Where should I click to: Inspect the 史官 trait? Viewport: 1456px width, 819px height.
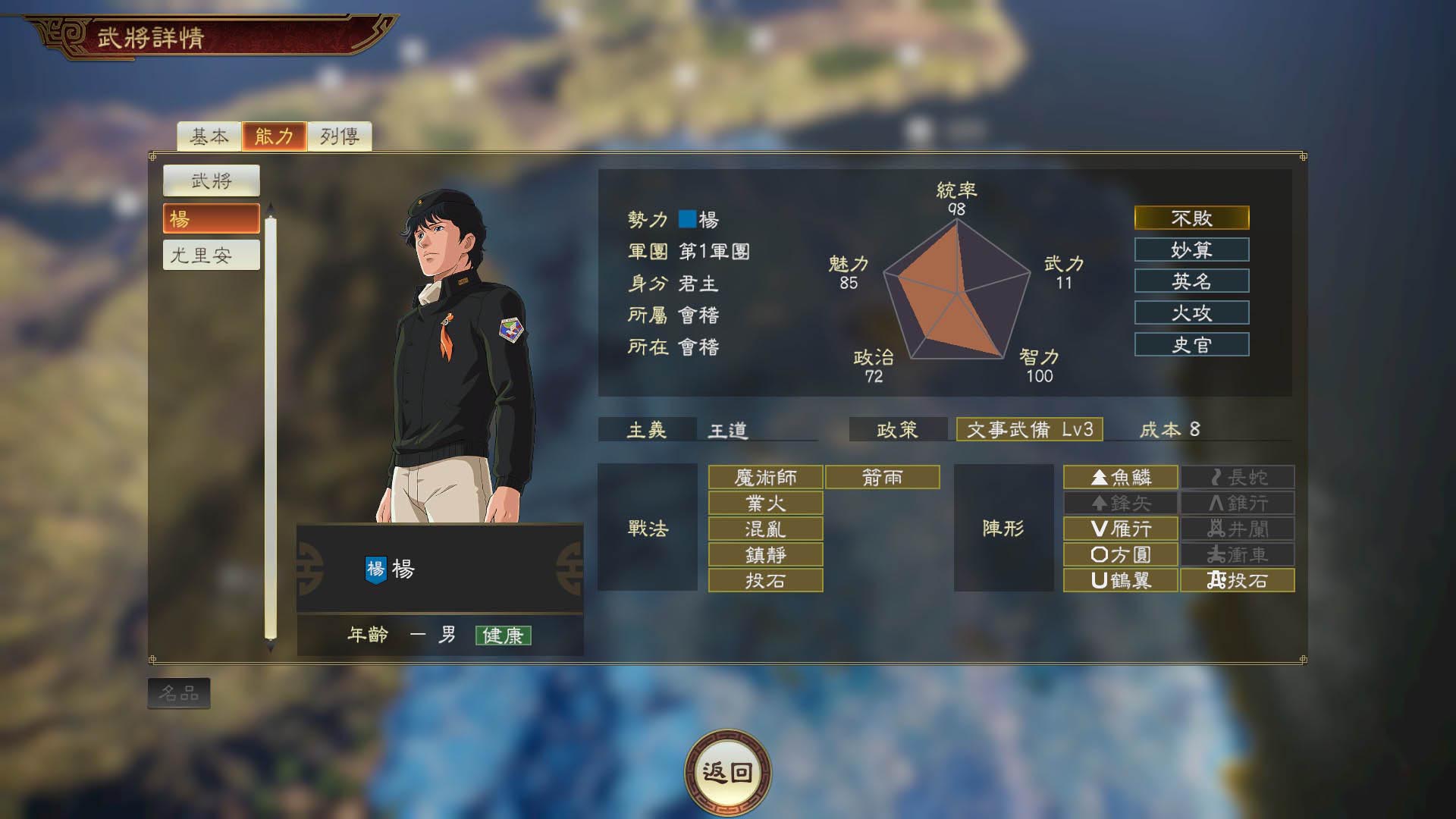point(1191,344)
